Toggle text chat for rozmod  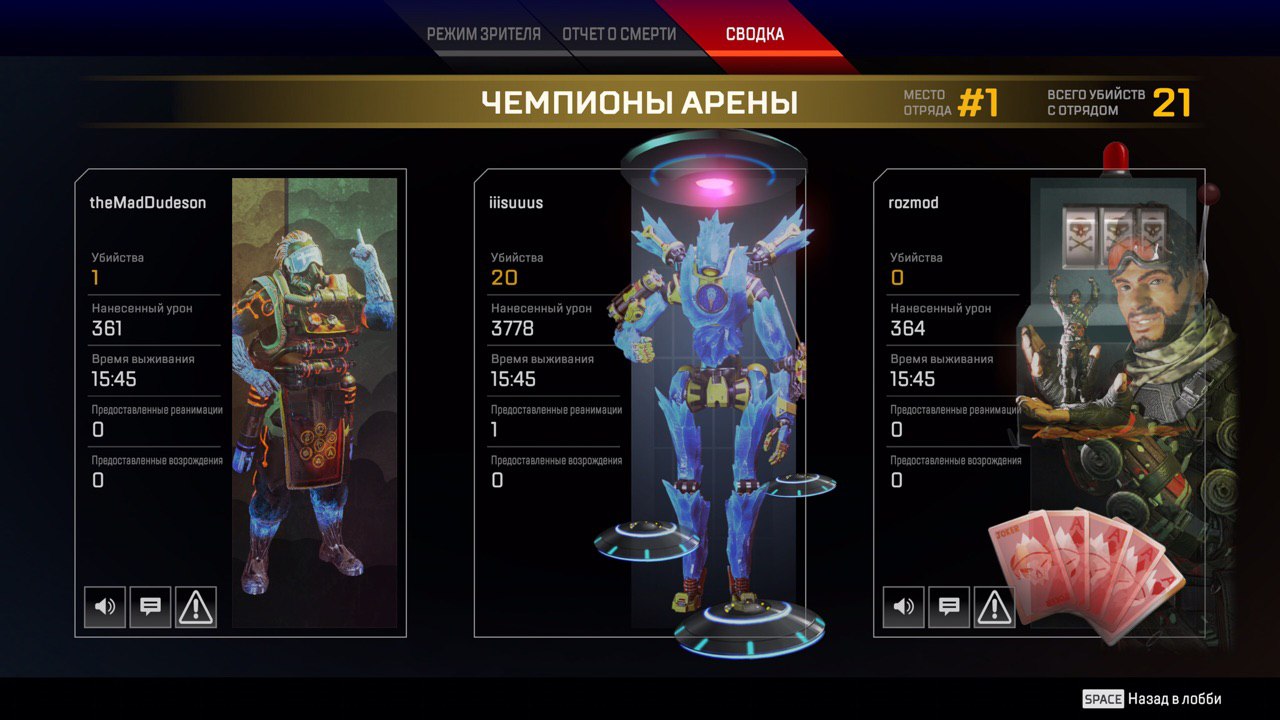(949, 606)
